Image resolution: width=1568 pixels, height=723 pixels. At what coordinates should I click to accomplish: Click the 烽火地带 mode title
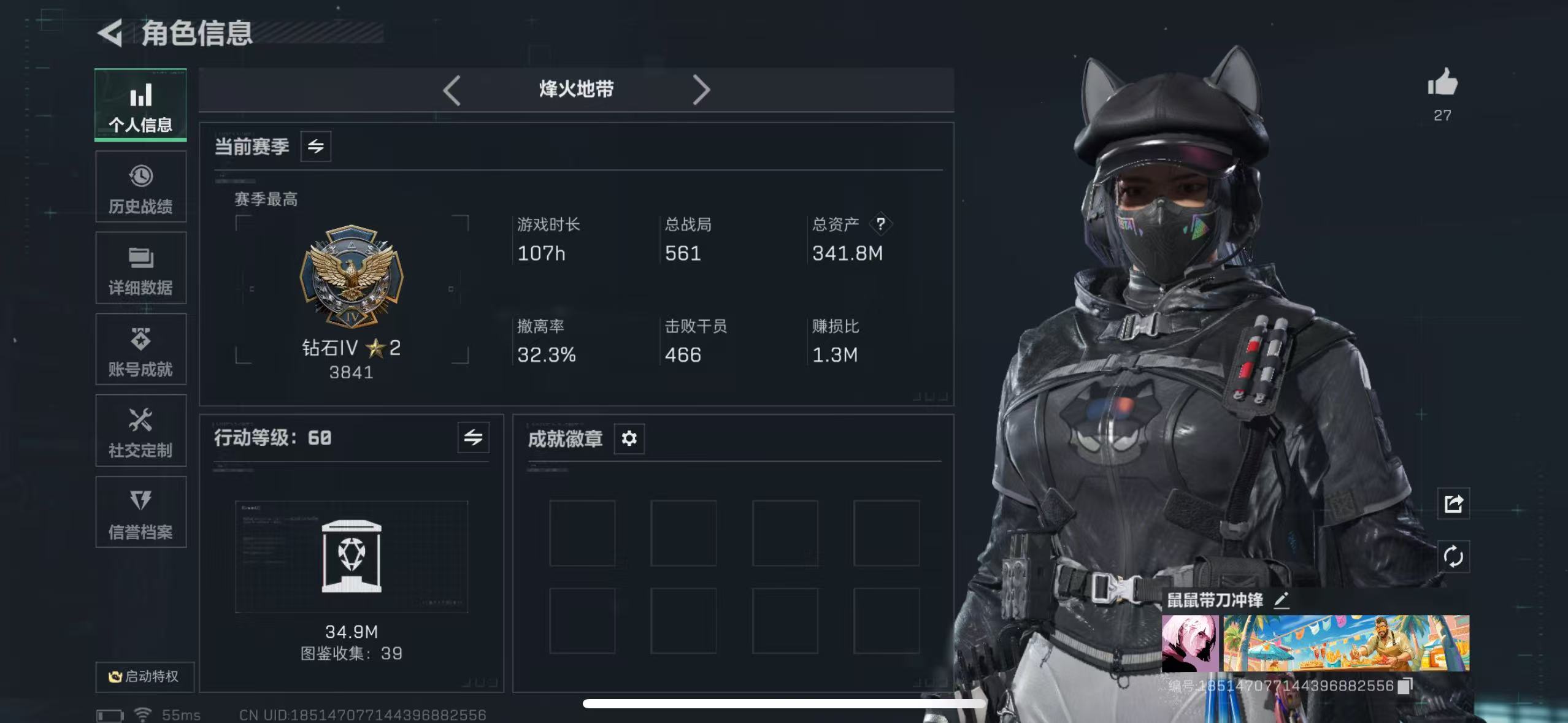[x=577, y=90]
